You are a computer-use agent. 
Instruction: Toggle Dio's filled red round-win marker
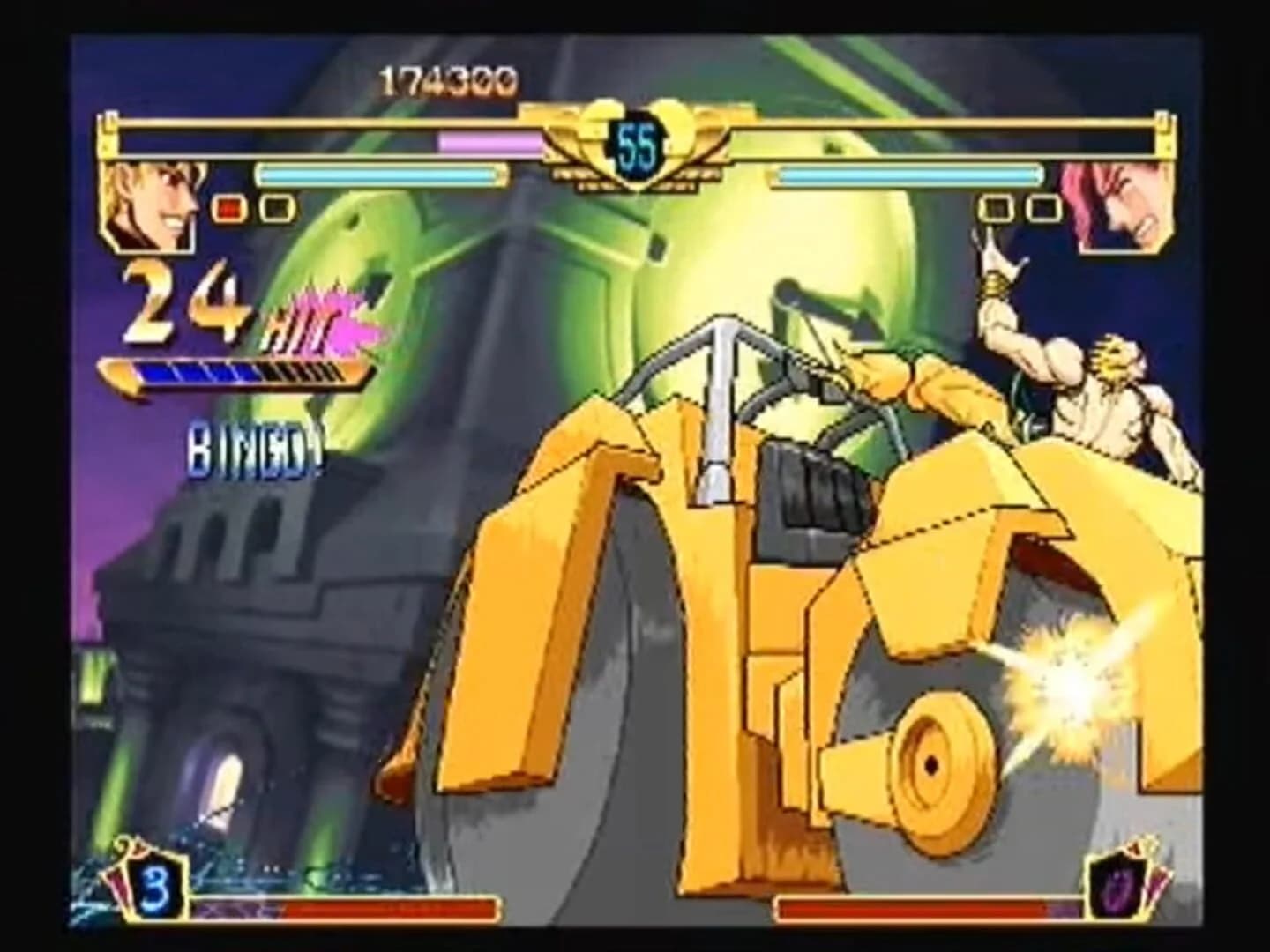[x=228, y=208]
